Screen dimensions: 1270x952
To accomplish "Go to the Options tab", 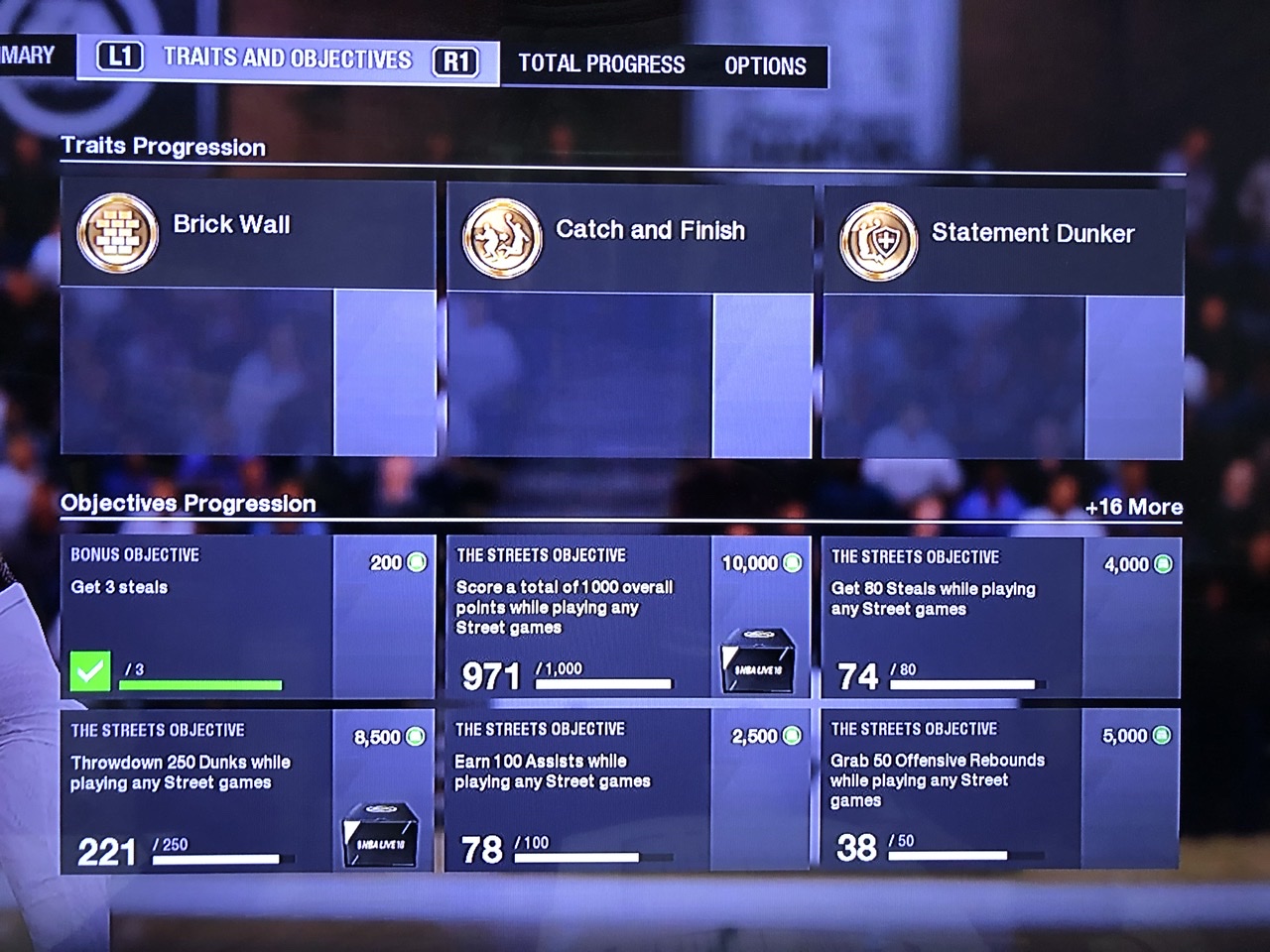I will (765, 66).
